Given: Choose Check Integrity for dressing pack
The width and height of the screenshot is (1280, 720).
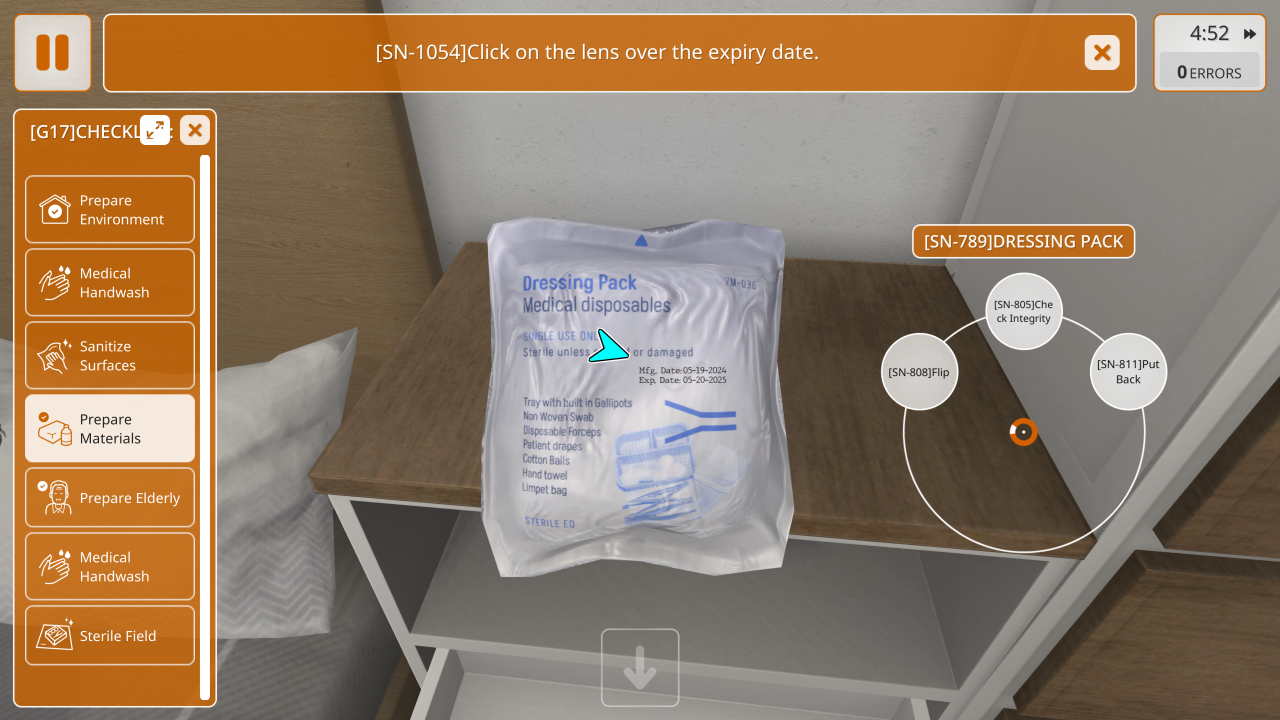Looking at the screenshot, I should (1023, 311).
